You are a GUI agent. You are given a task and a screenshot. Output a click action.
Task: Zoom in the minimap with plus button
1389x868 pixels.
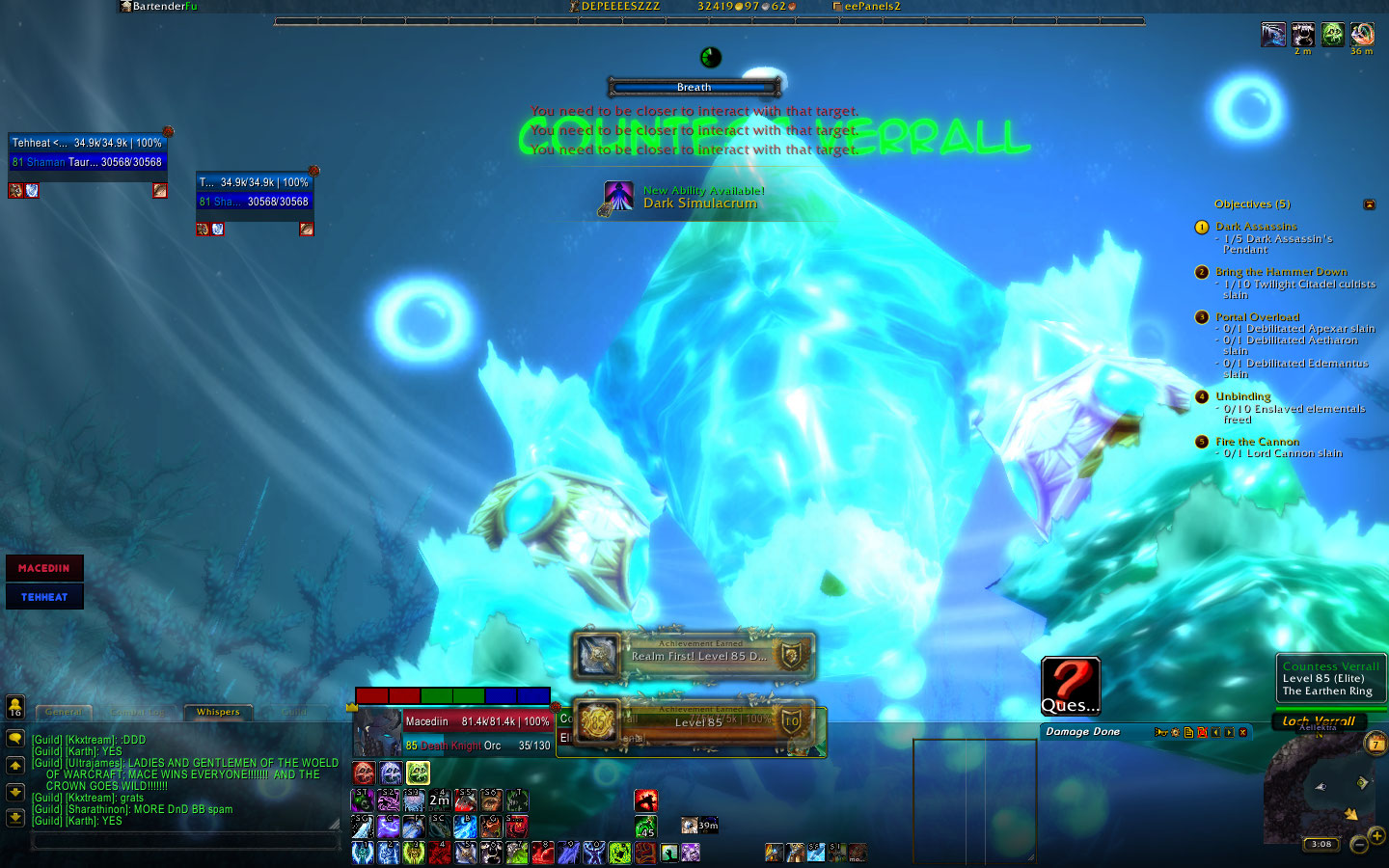[x=1376, y=836]
